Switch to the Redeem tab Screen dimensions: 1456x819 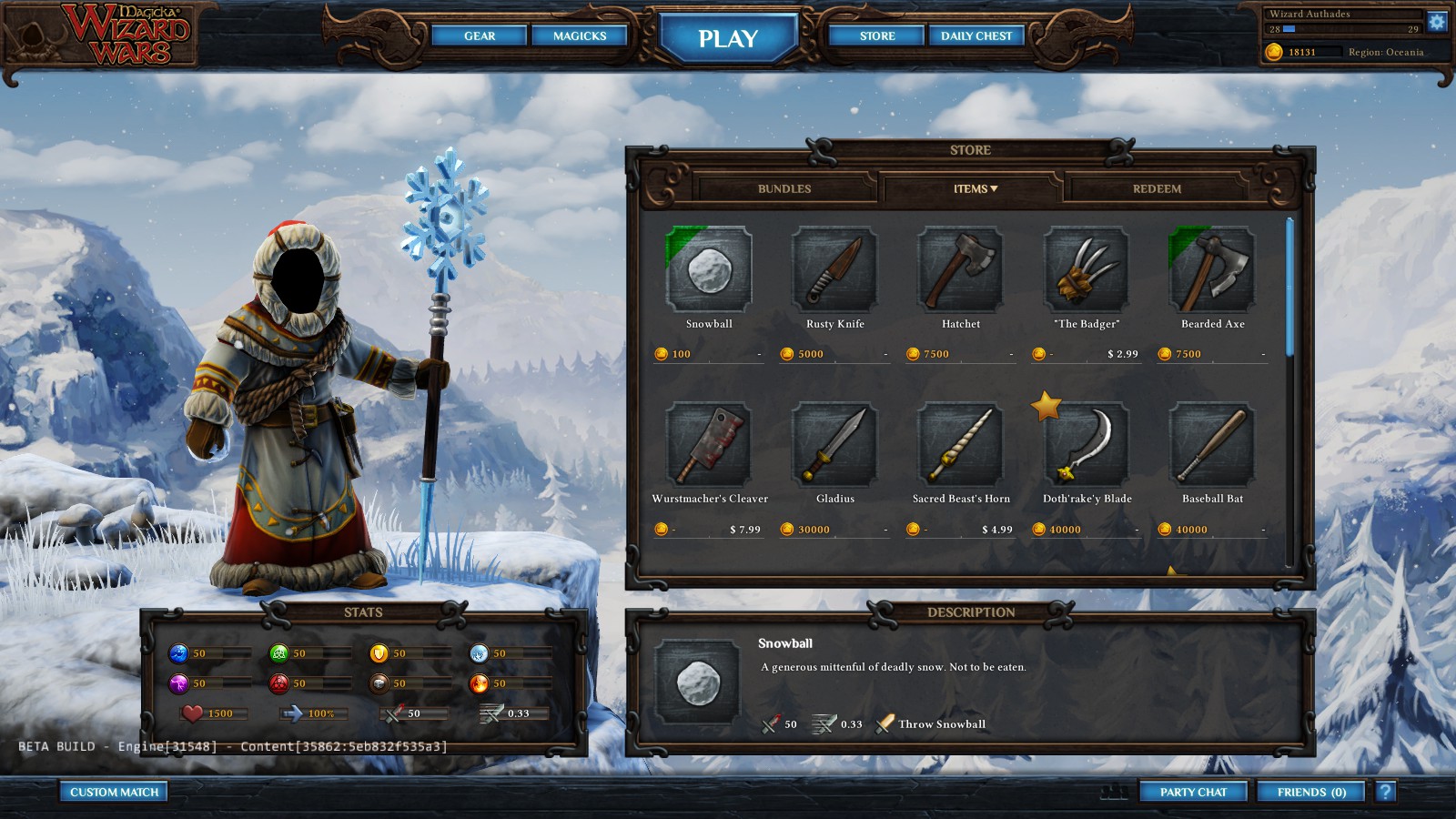point(1157,188)
